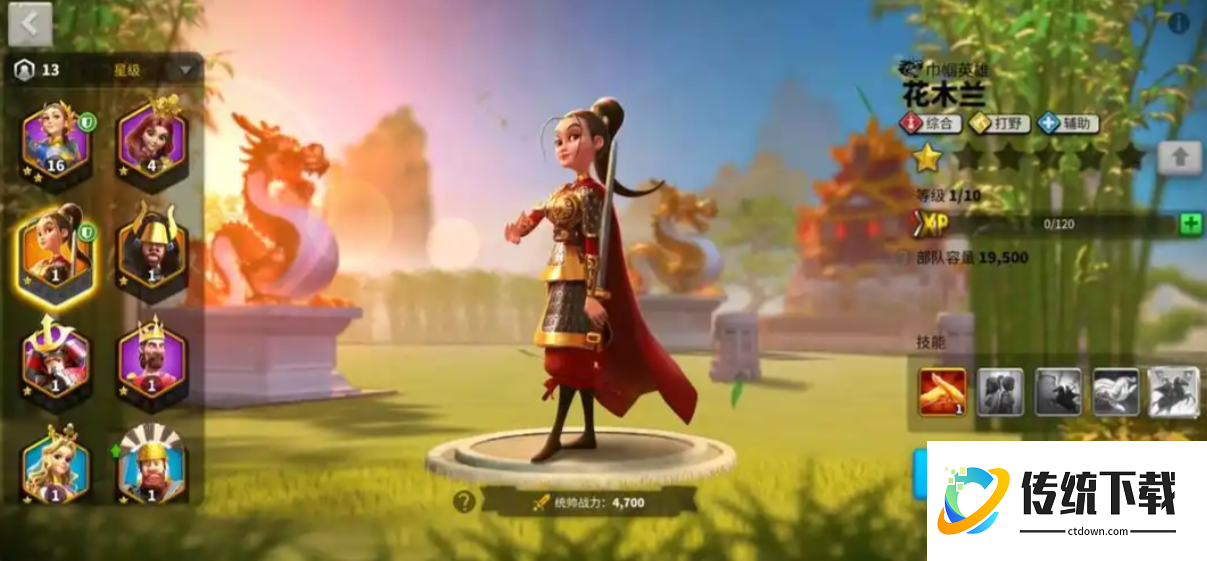Go back using the top-left arrow
Image resolution: width=1207 pixels, height=561 pixels.
tap(29, 24)
